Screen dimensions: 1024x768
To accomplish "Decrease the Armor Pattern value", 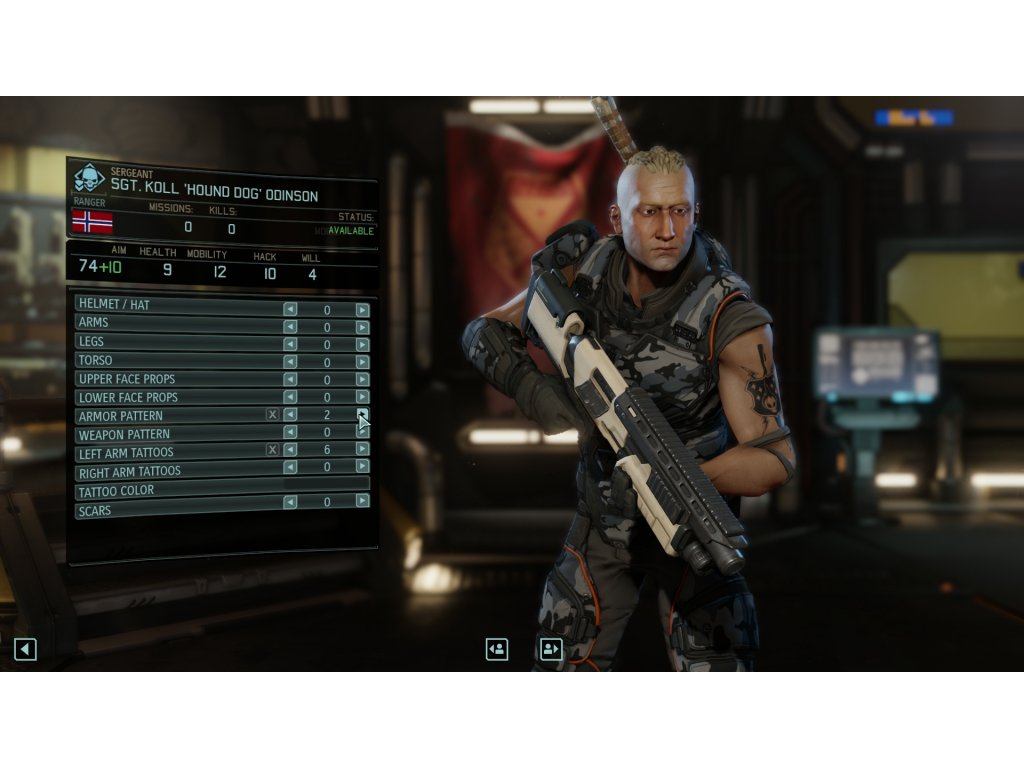I will [290, 415].
